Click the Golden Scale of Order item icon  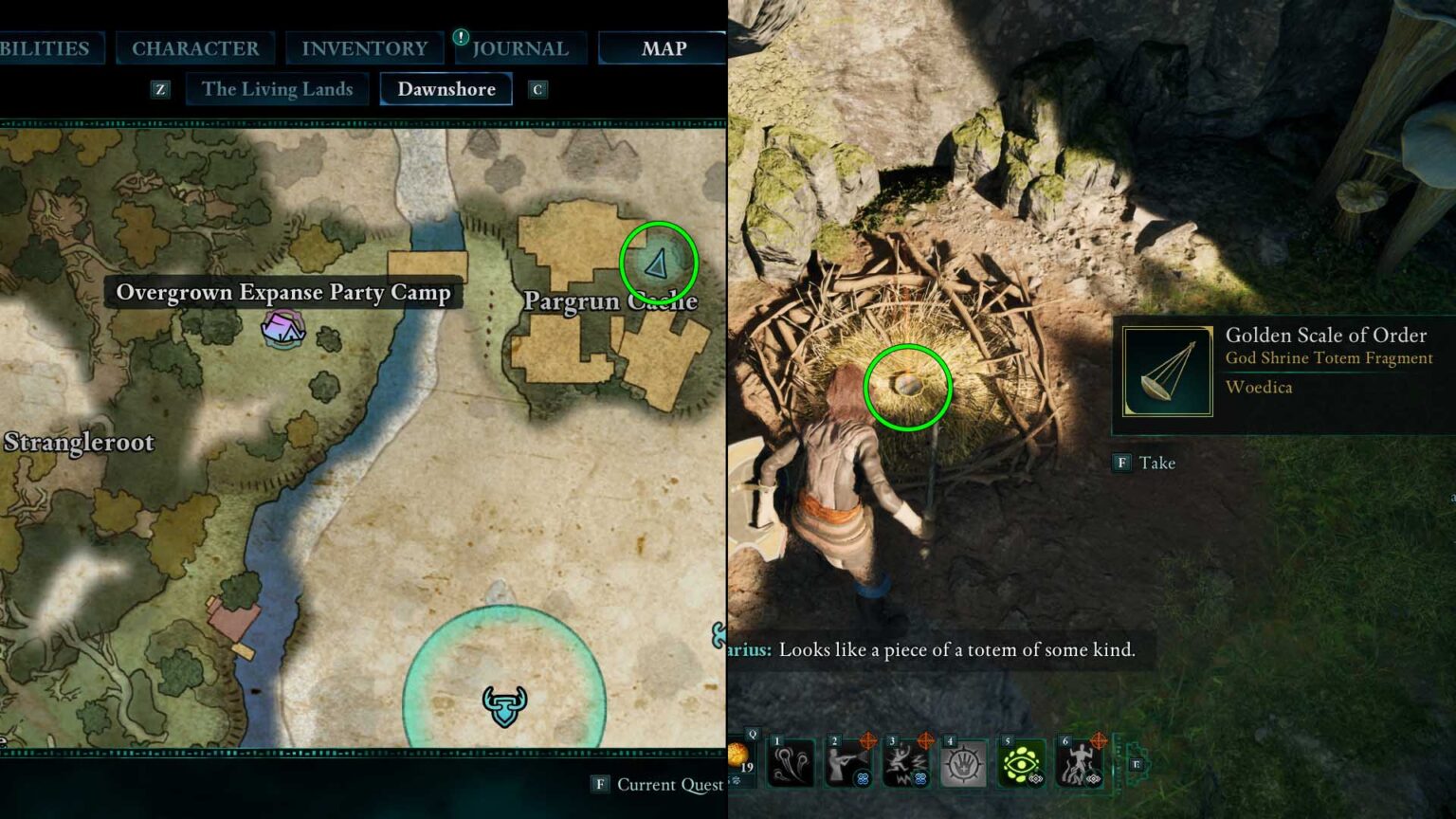pyautogui.click(x=1164, y=372)
